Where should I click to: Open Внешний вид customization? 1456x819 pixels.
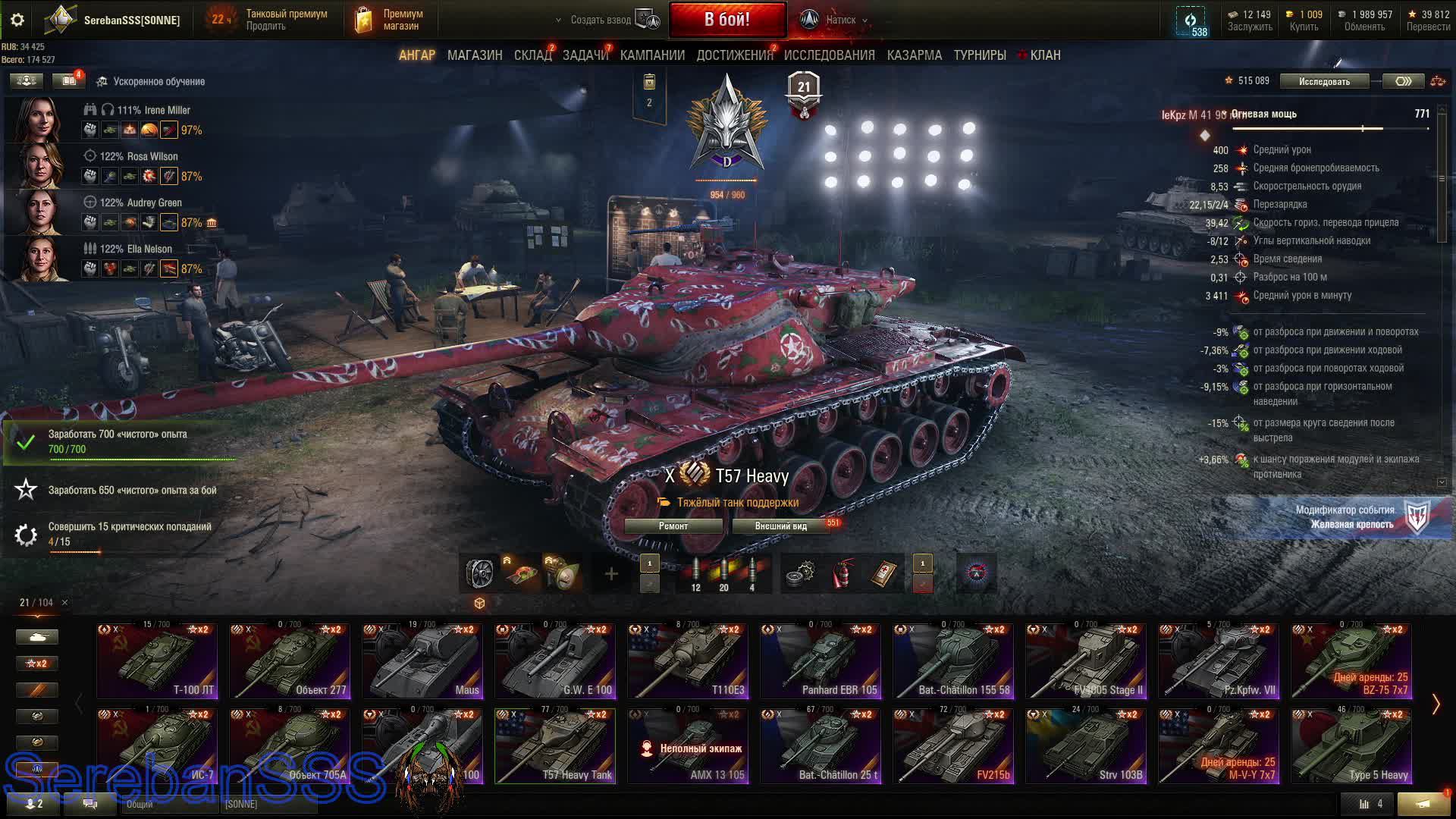780,526
